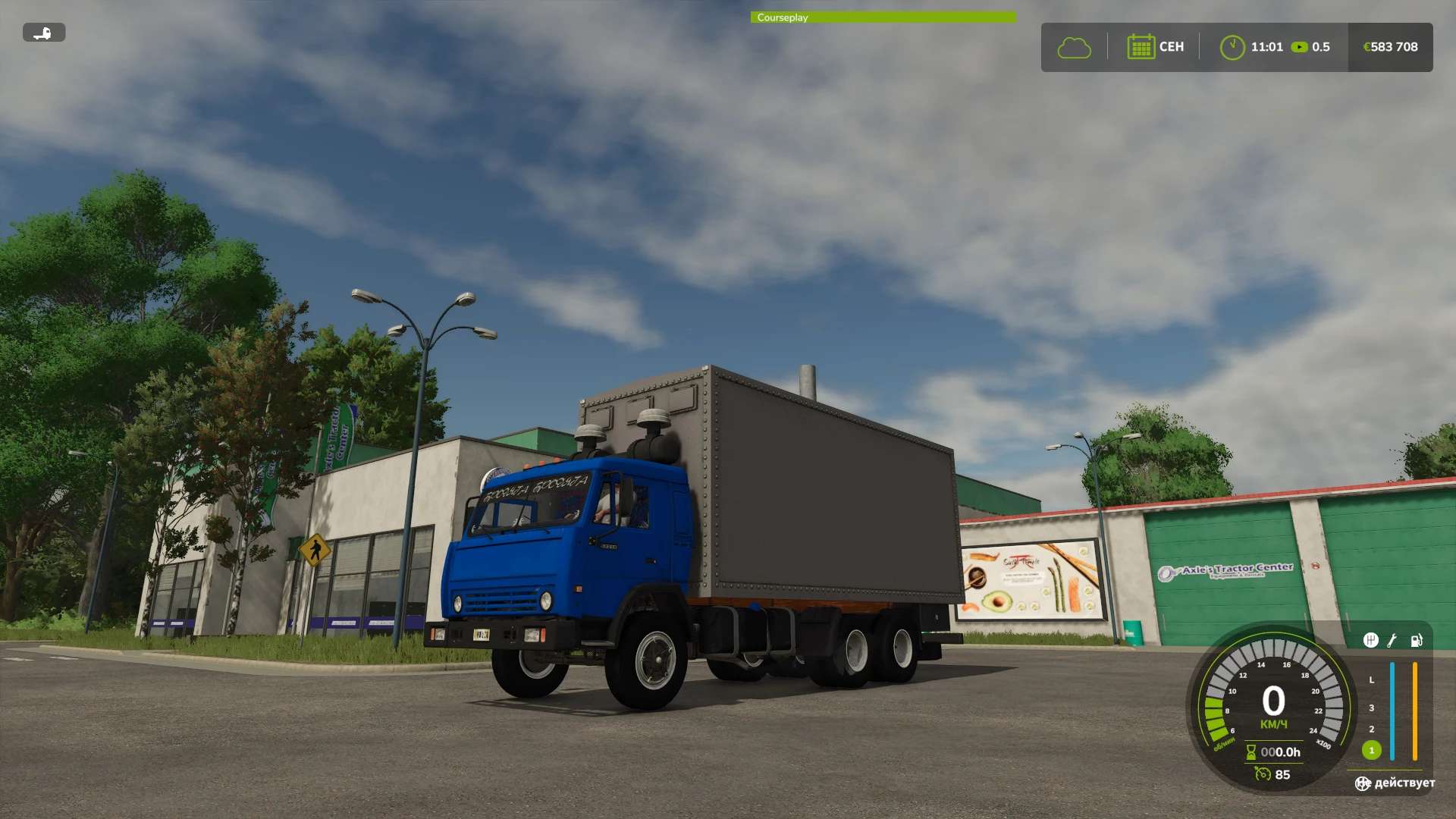Open the wrench maintenance indicator
Image resolution: width=1456 pixels, height=819 pixels.
point(1391,642)
